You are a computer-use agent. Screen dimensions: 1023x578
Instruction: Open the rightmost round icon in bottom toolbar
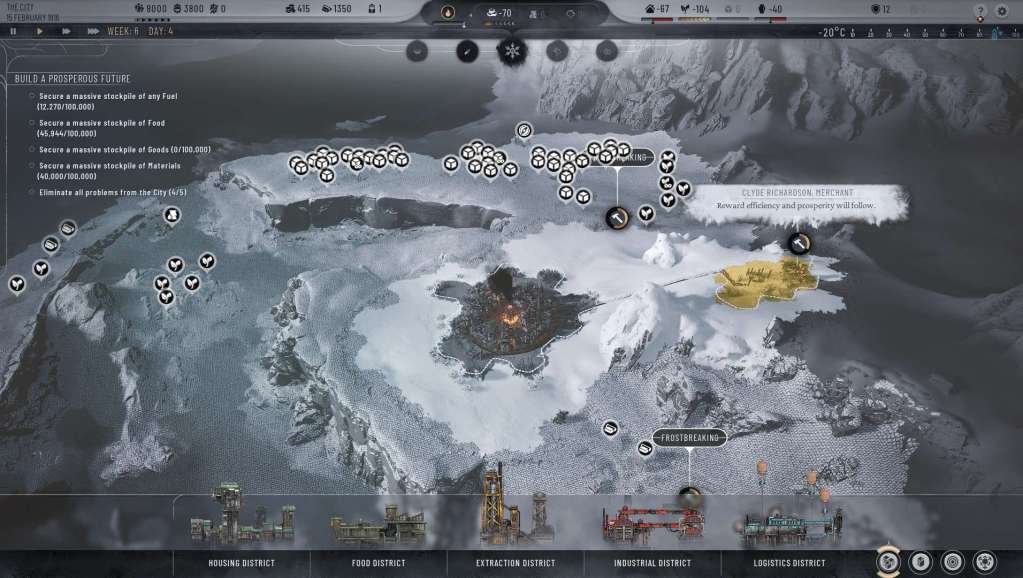985,561
